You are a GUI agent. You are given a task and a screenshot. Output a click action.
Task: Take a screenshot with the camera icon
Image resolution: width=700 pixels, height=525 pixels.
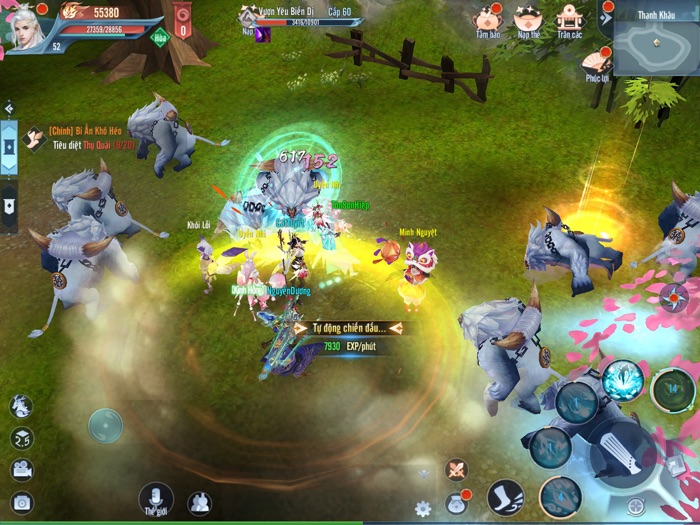pyautogui.click(x=21, y=503)
